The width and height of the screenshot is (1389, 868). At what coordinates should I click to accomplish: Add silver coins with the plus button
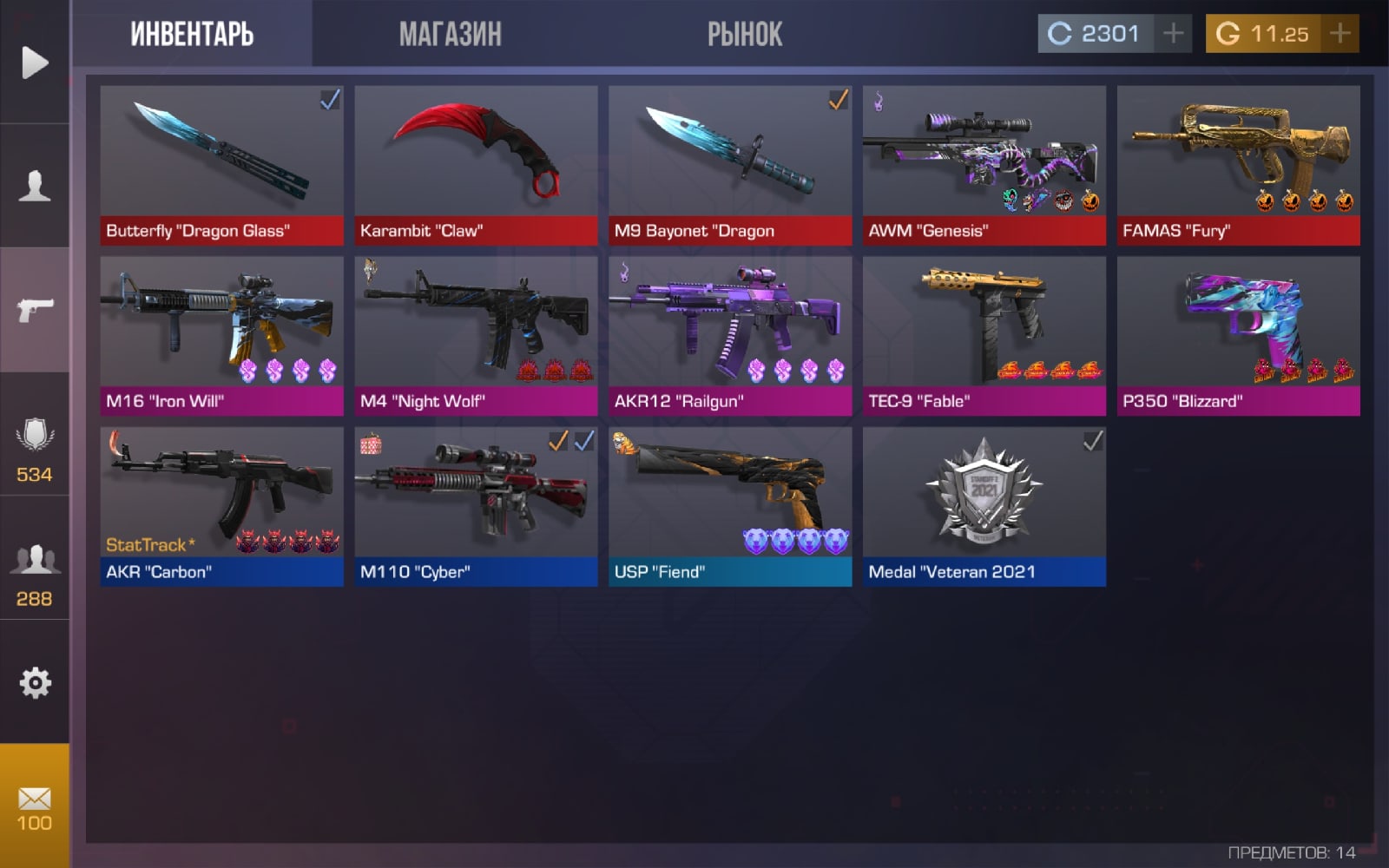point(1173,34)
